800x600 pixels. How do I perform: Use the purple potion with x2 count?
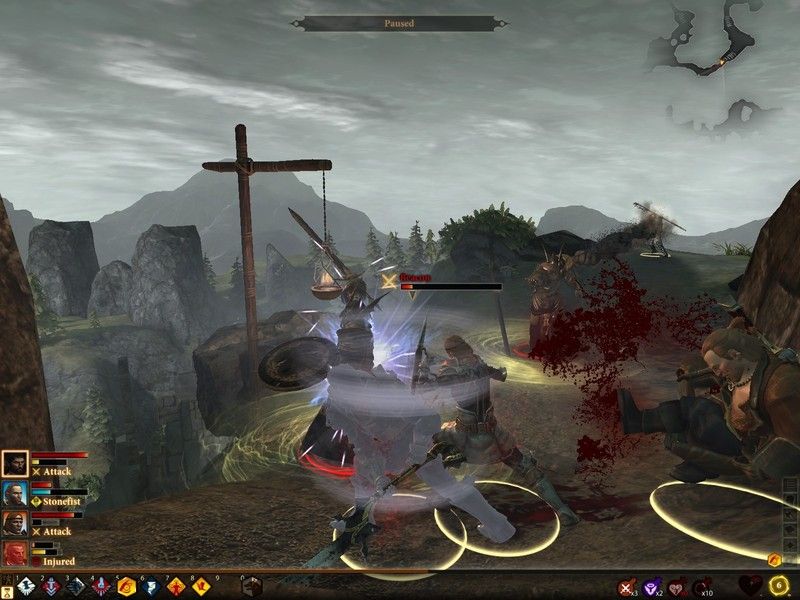point(652,587)
